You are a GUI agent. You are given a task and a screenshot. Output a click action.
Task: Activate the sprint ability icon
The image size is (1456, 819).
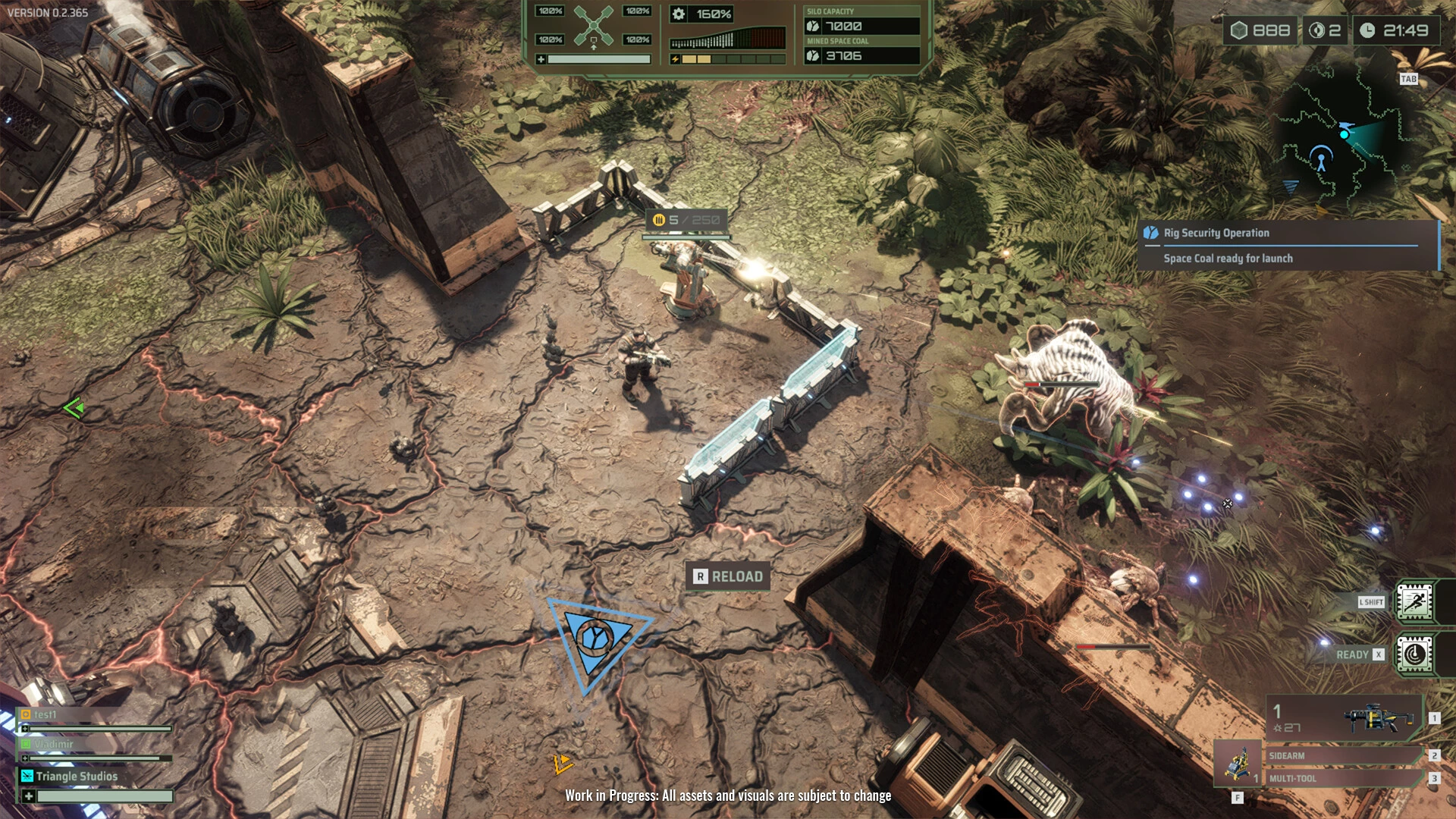click(x=1414, y=602)
